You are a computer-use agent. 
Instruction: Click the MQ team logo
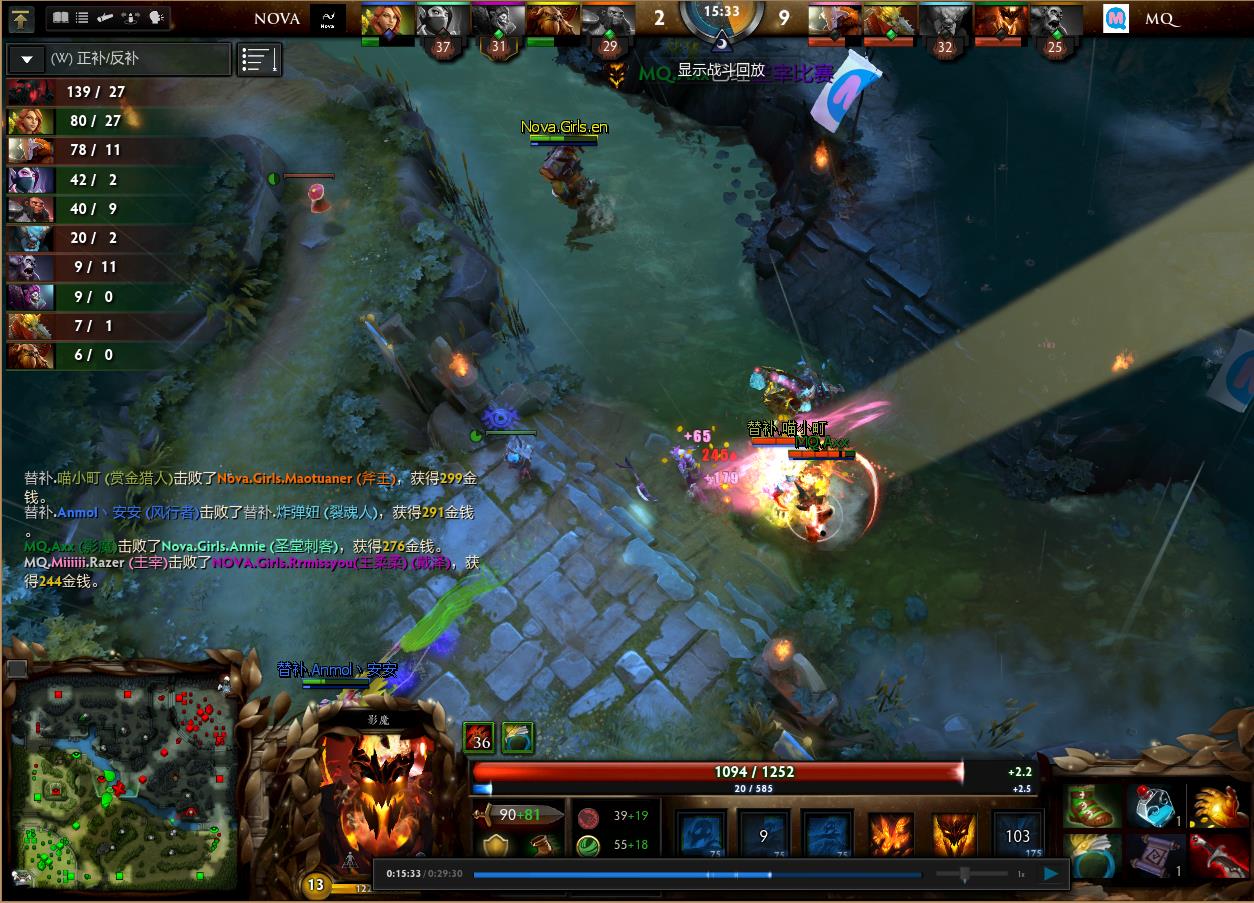tap(1116, 19)
